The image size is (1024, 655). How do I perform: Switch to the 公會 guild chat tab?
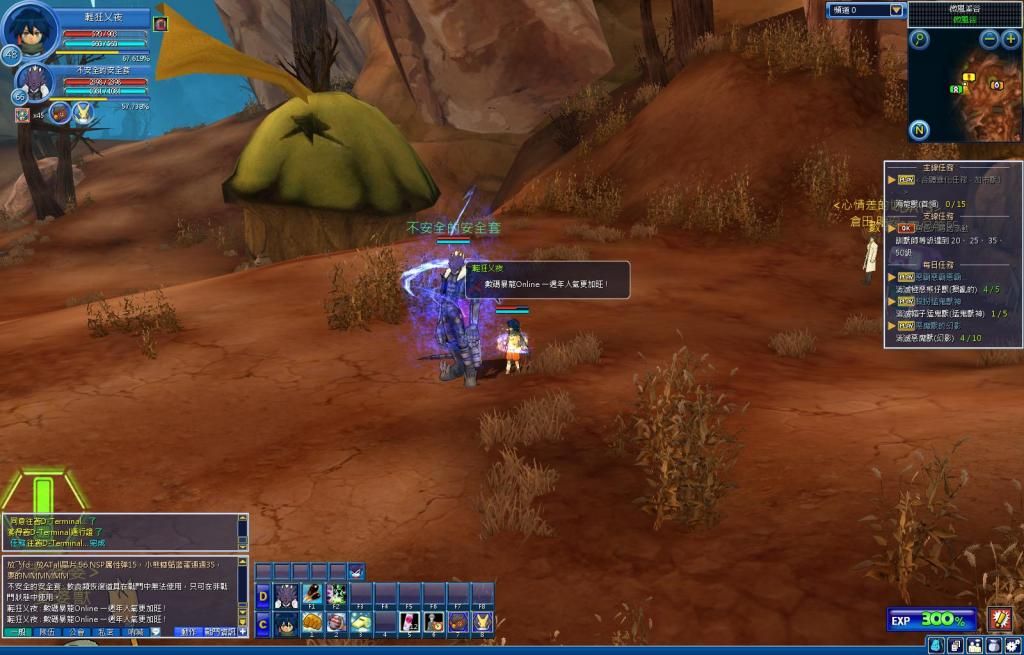(77, 632)
